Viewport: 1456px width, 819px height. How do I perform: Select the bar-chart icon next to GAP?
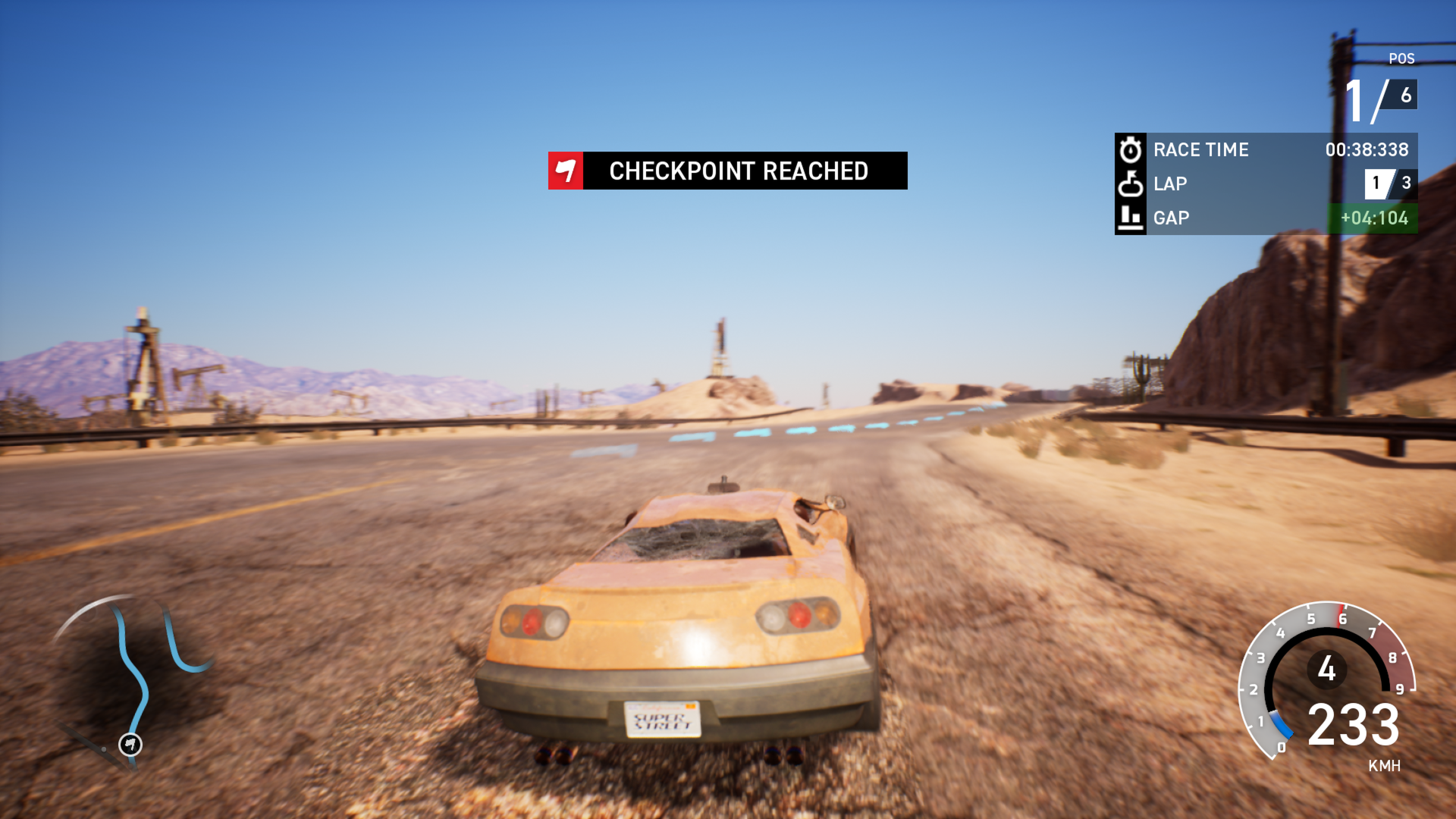[1129, 218]
